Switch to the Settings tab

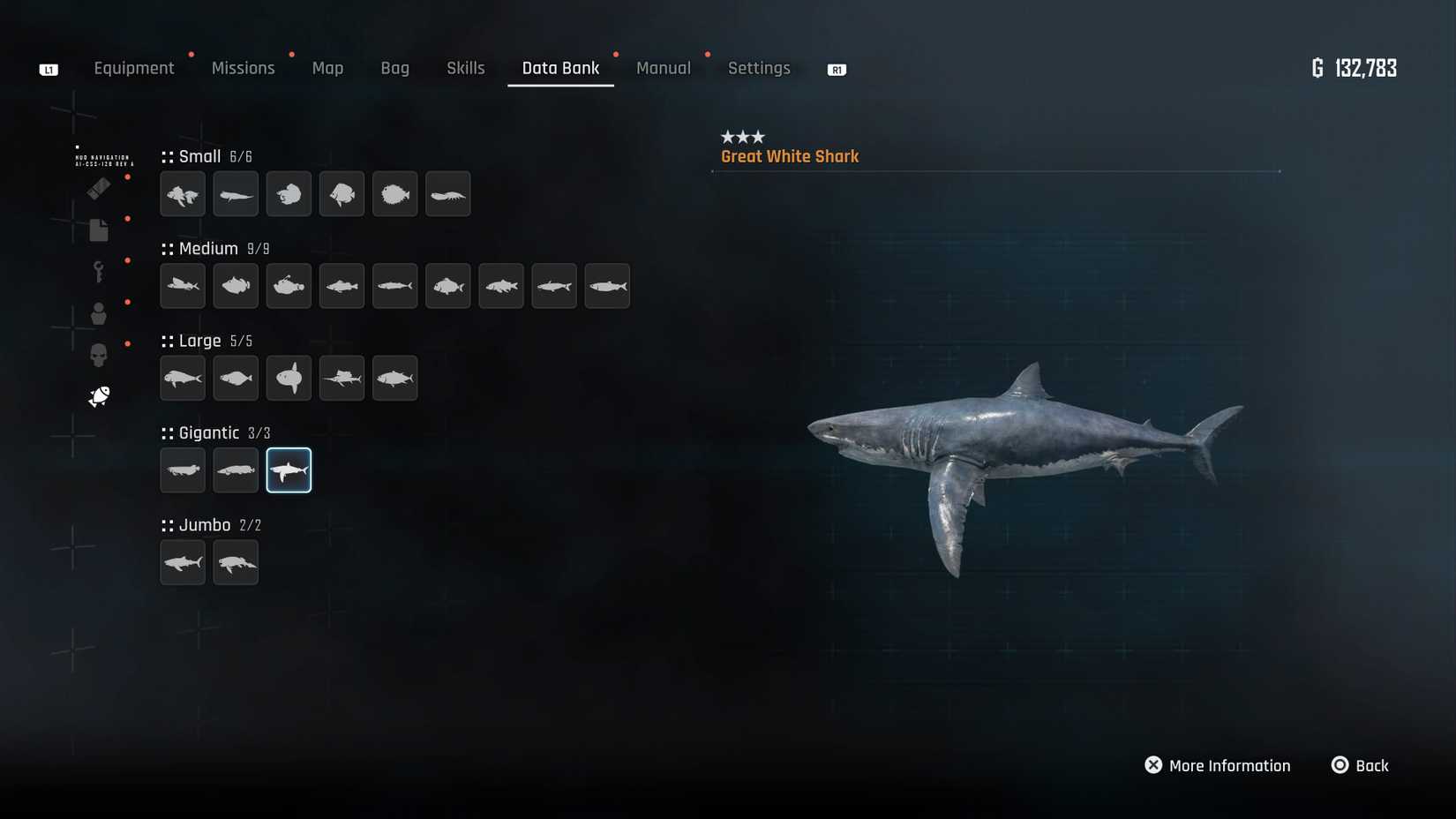pos(759,68)
